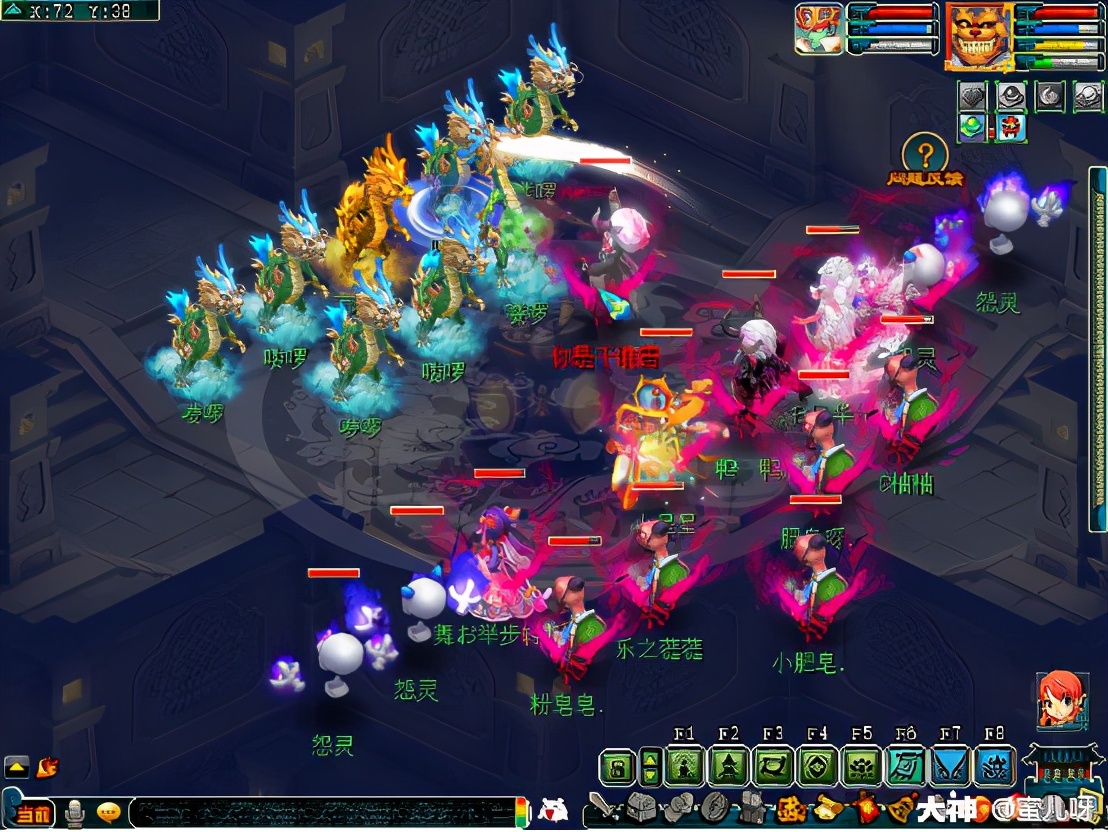
Task: Click the red lantern menu icon
Action: point(862,807)
